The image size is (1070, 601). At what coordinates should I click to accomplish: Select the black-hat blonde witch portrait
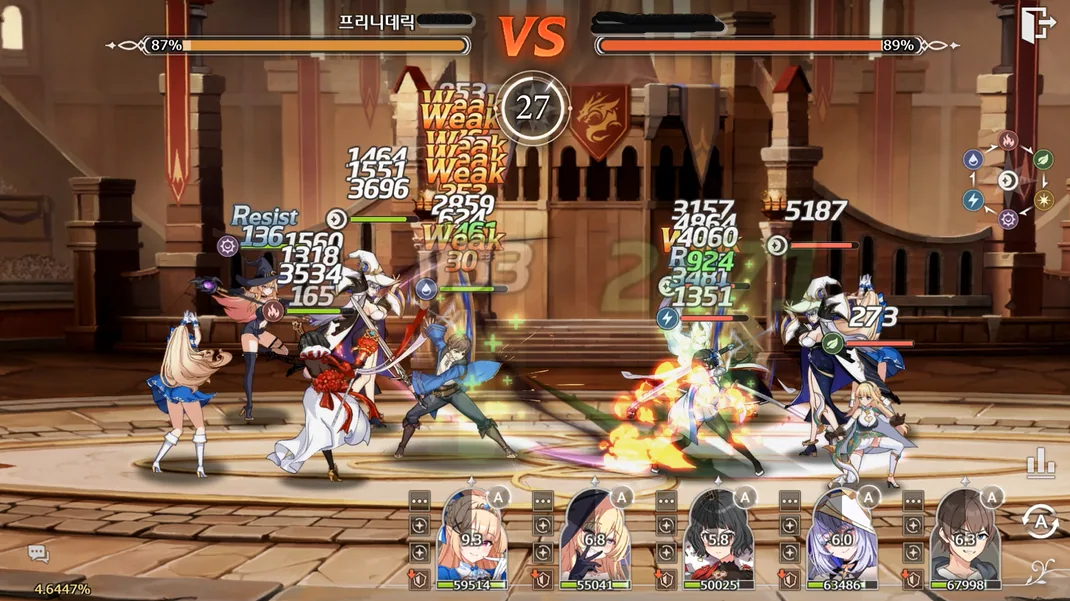[x=596, y=537]
